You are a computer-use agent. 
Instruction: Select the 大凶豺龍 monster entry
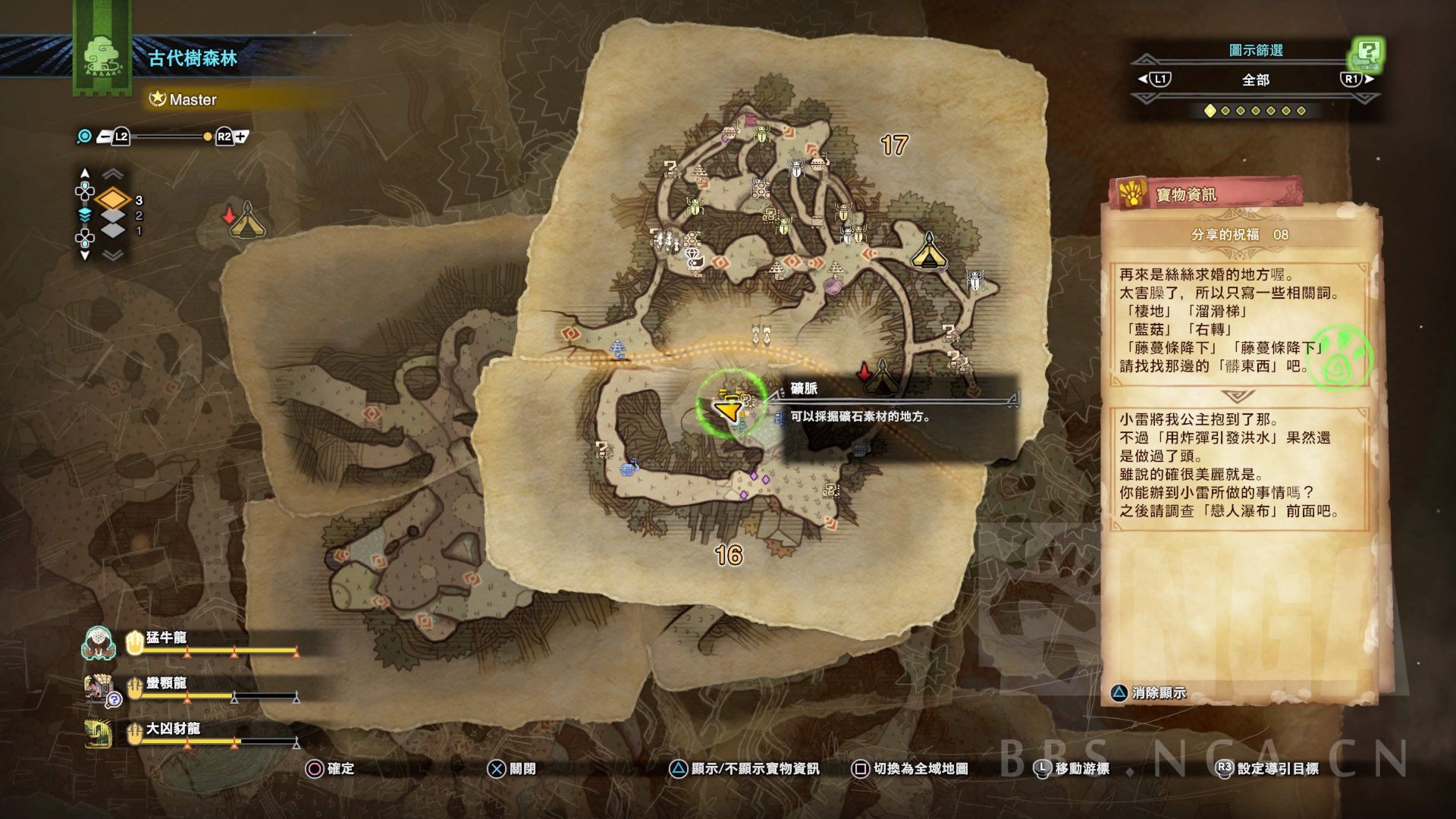172,730
